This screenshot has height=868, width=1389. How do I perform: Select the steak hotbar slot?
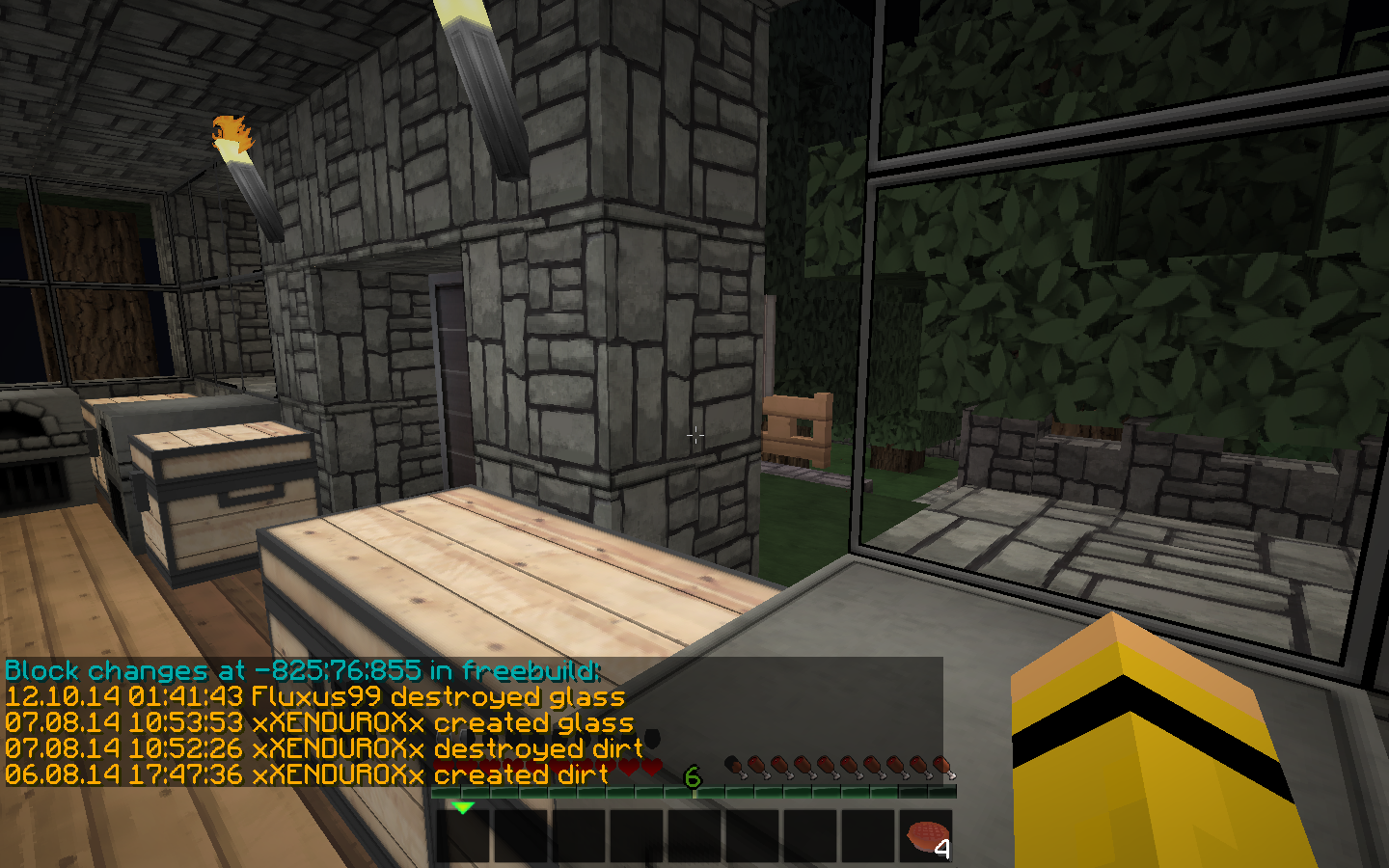coord(927,835)
